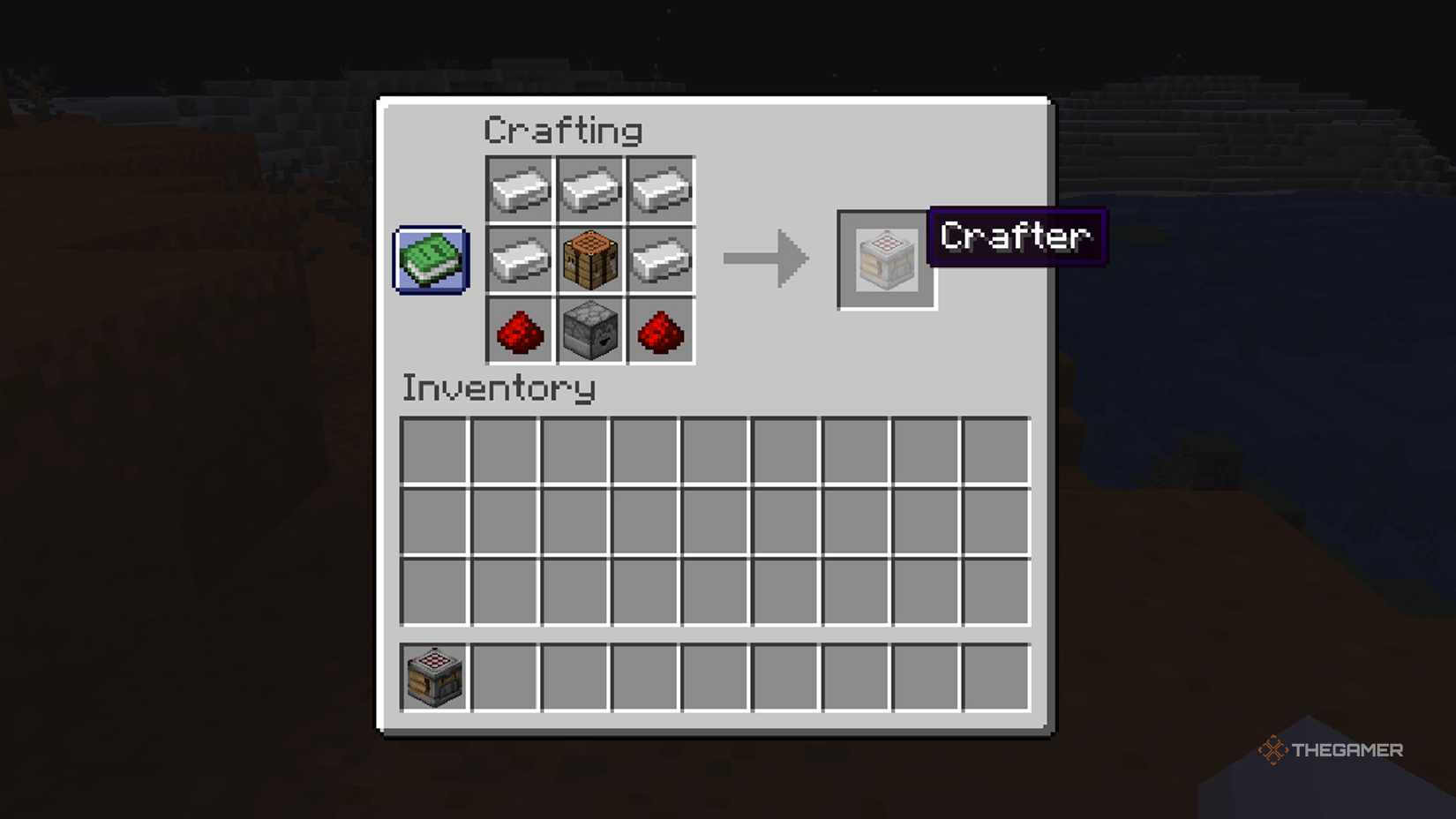Viewport: 1456px width, 819px height.
Task: Open the recipe book with green book icon
Action: pyautogui.click(x=431, y=260)
